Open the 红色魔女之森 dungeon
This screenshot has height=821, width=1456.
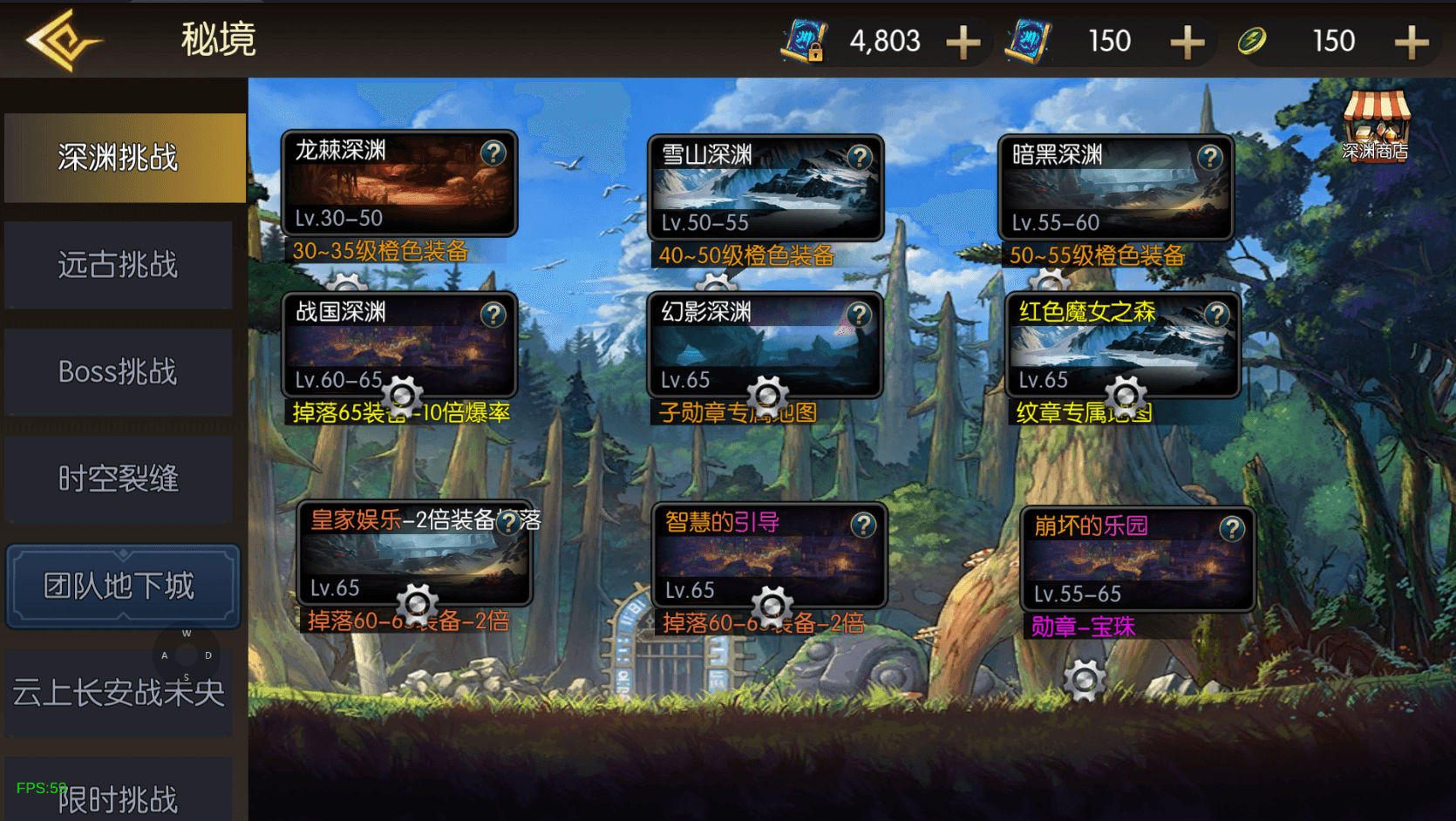tap(1123, 345)
